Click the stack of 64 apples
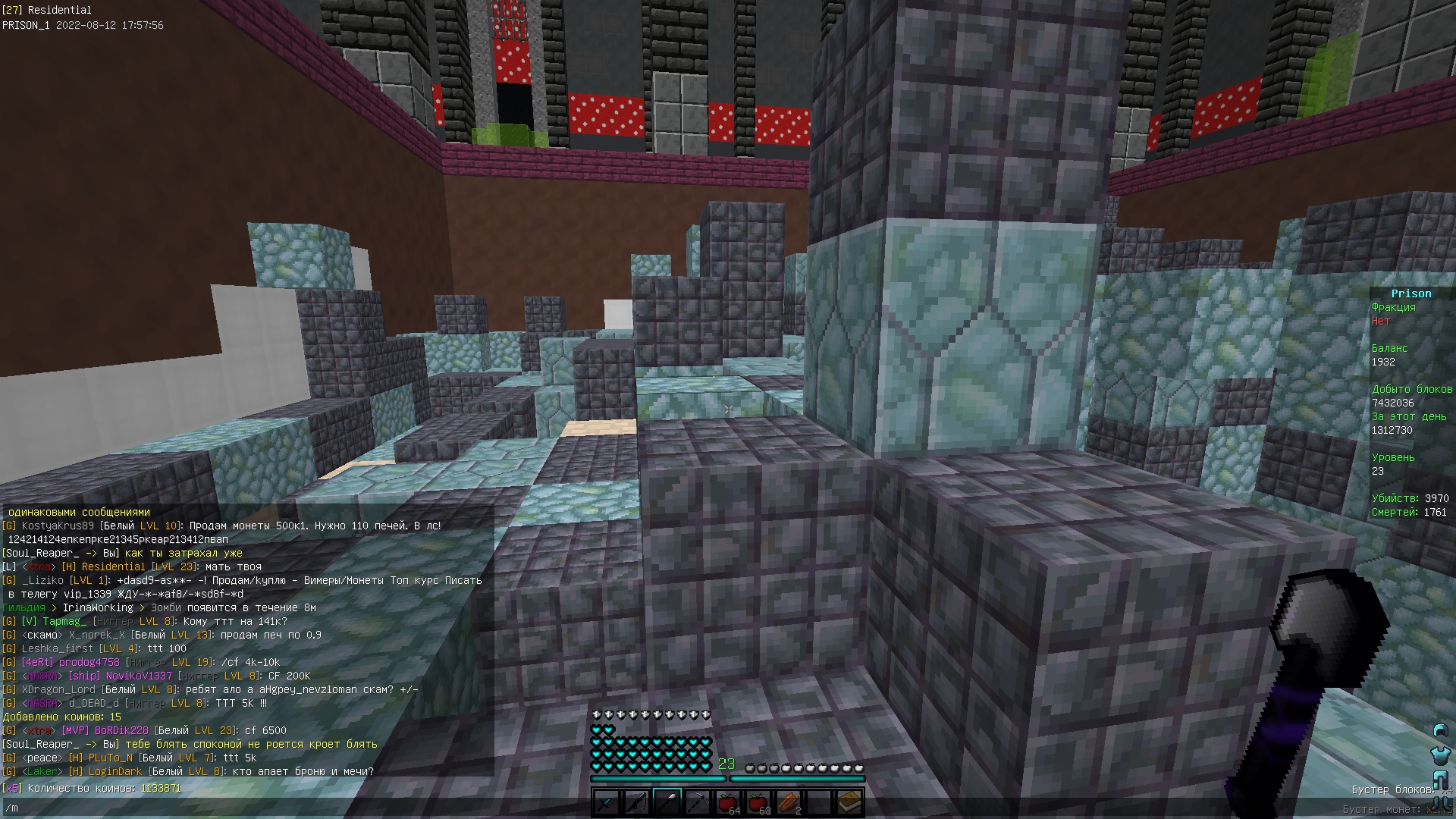This screenshot has width=1456, height=819. [728, 802]
